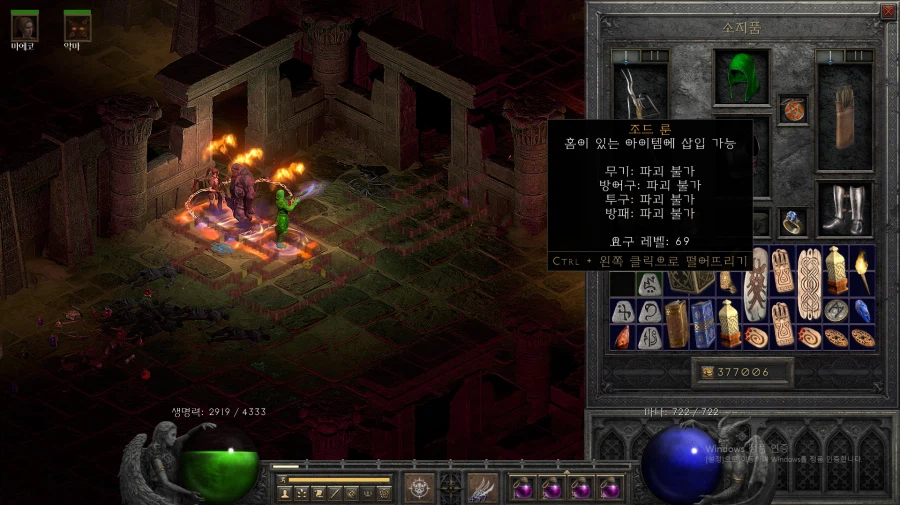Use the first purple potion in belt

[x=522, y=488]
